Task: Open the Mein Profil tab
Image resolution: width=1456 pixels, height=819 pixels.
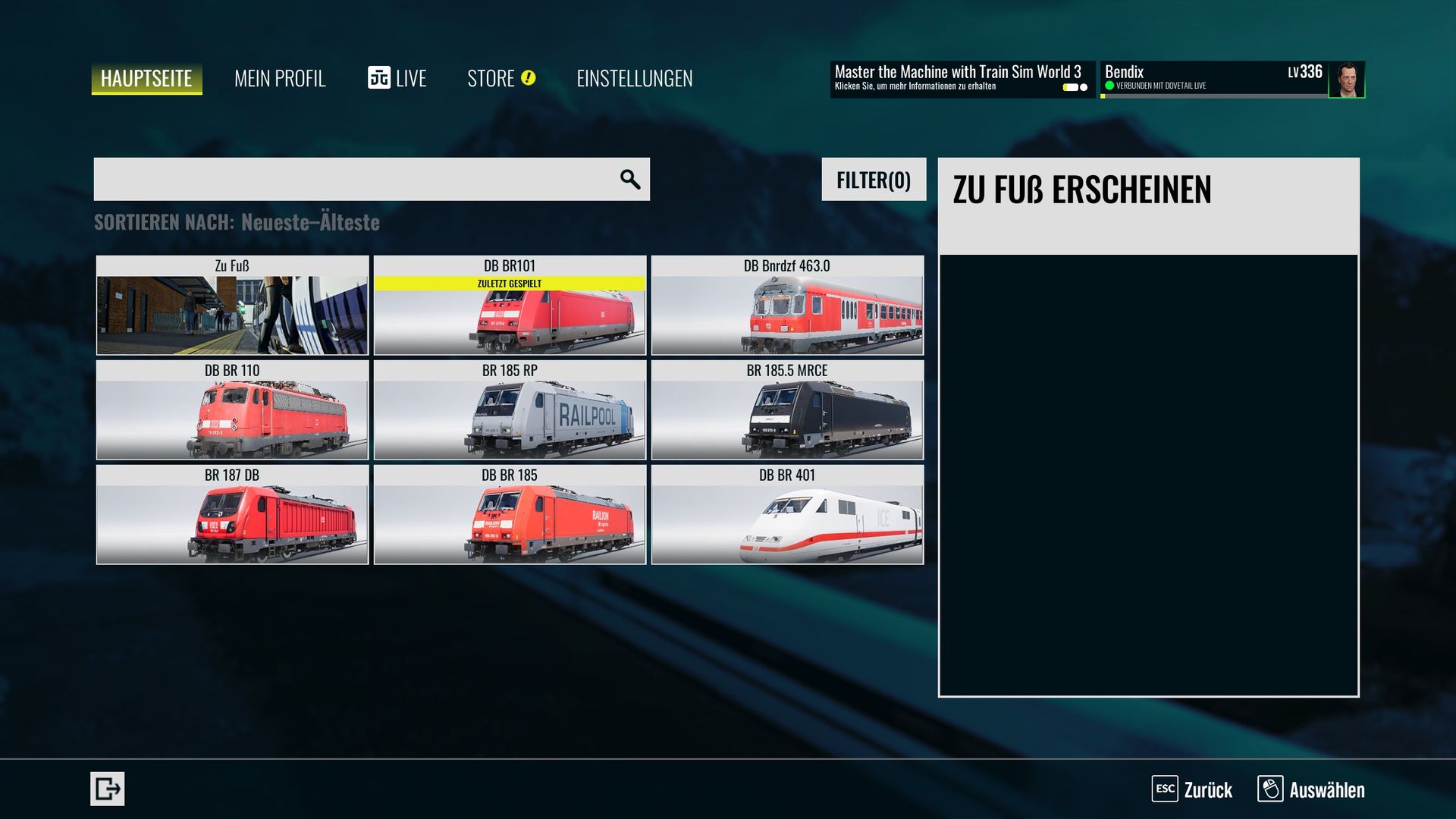Action: (x=280, y=79)
